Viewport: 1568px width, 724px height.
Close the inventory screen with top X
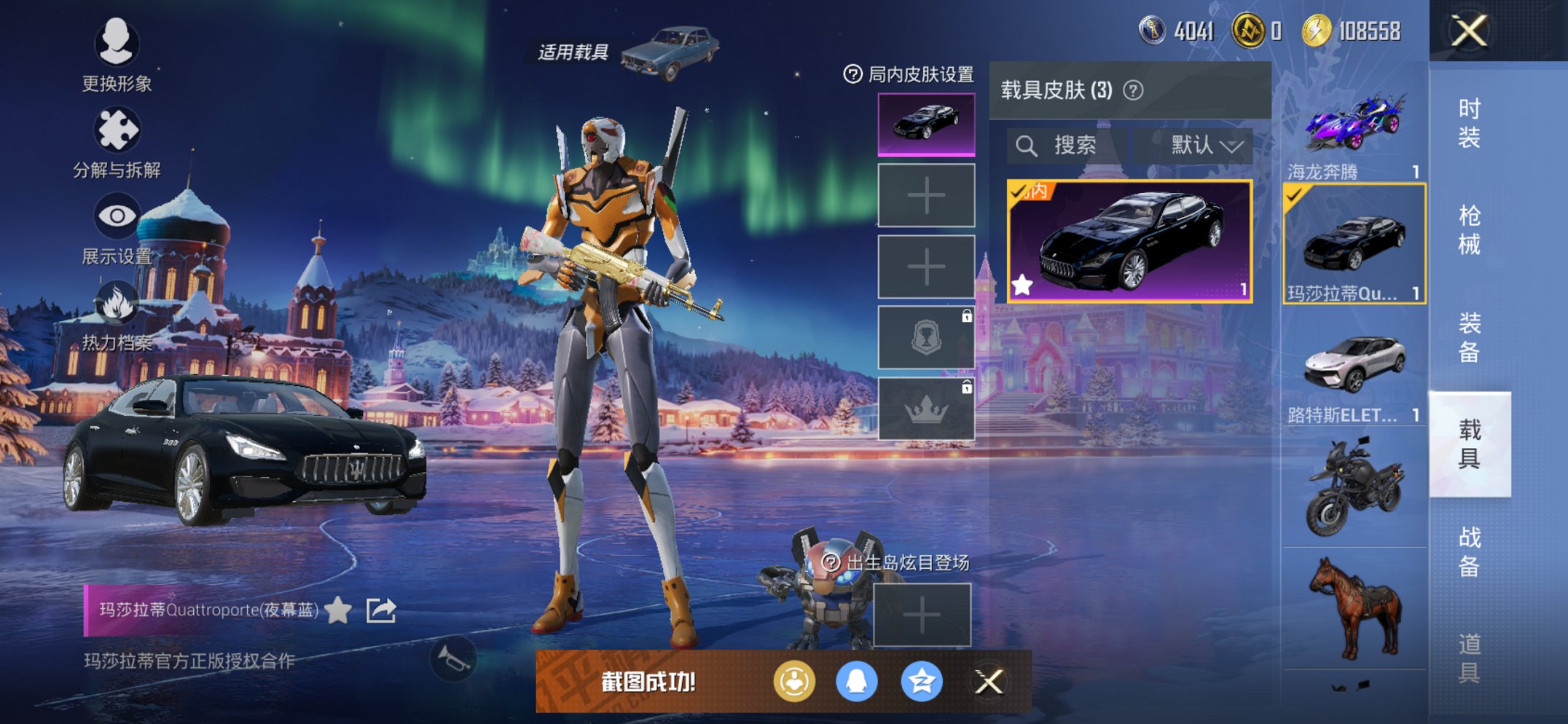click(x=1469, y=31)
